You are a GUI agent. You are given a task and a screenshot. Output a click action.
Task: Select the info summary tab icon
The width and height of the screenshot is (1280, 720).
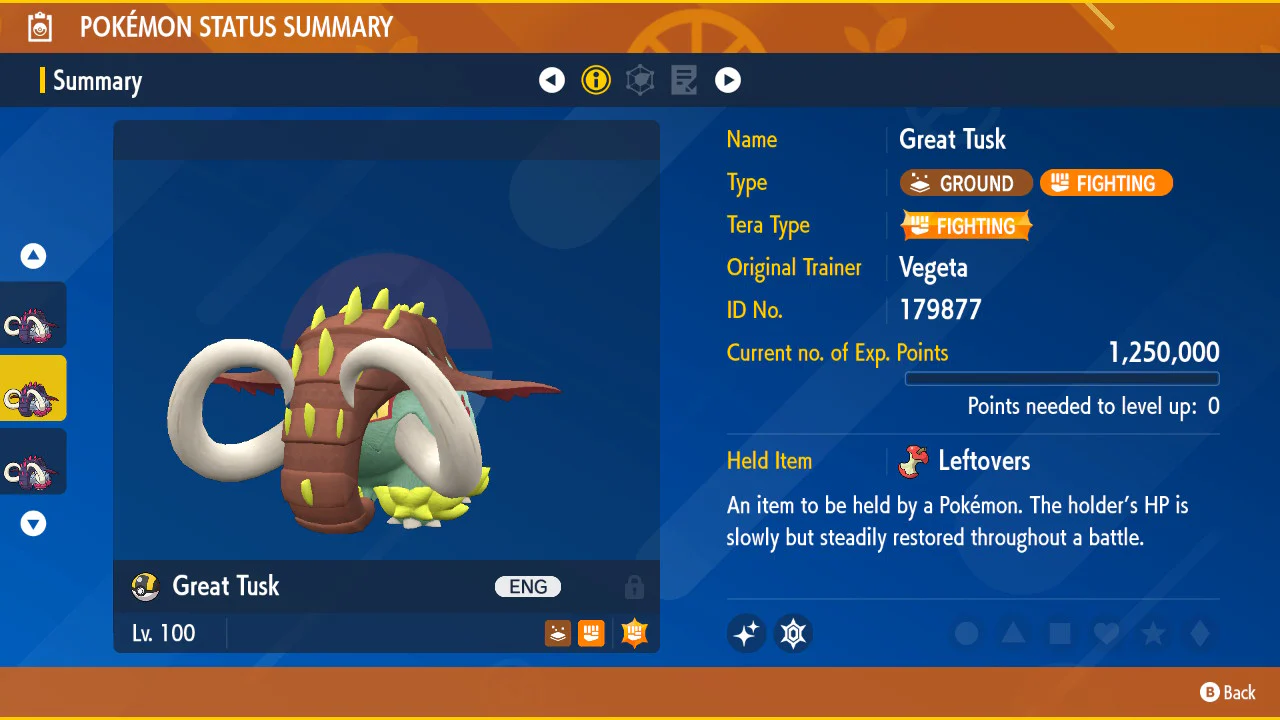click(x=596, y=80)
